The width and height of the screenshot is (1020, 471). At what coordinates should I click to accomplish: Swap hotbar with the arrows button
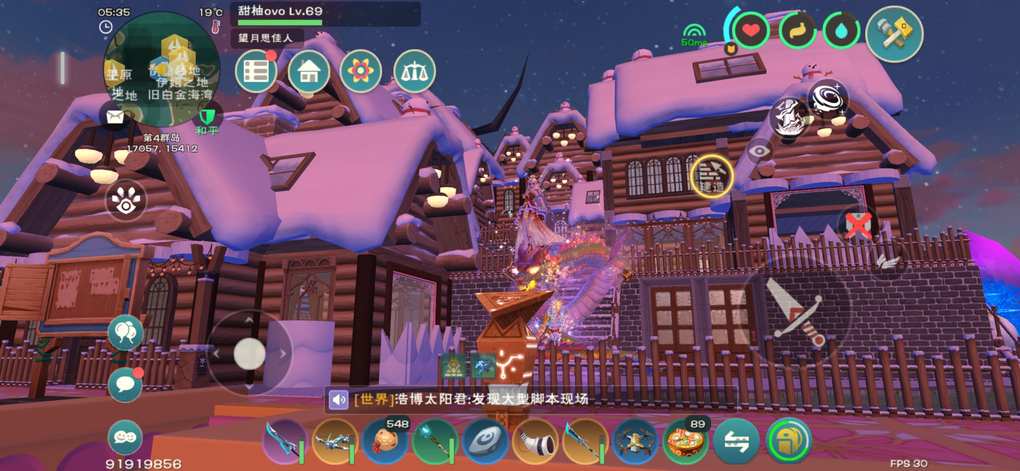point(737,440)
